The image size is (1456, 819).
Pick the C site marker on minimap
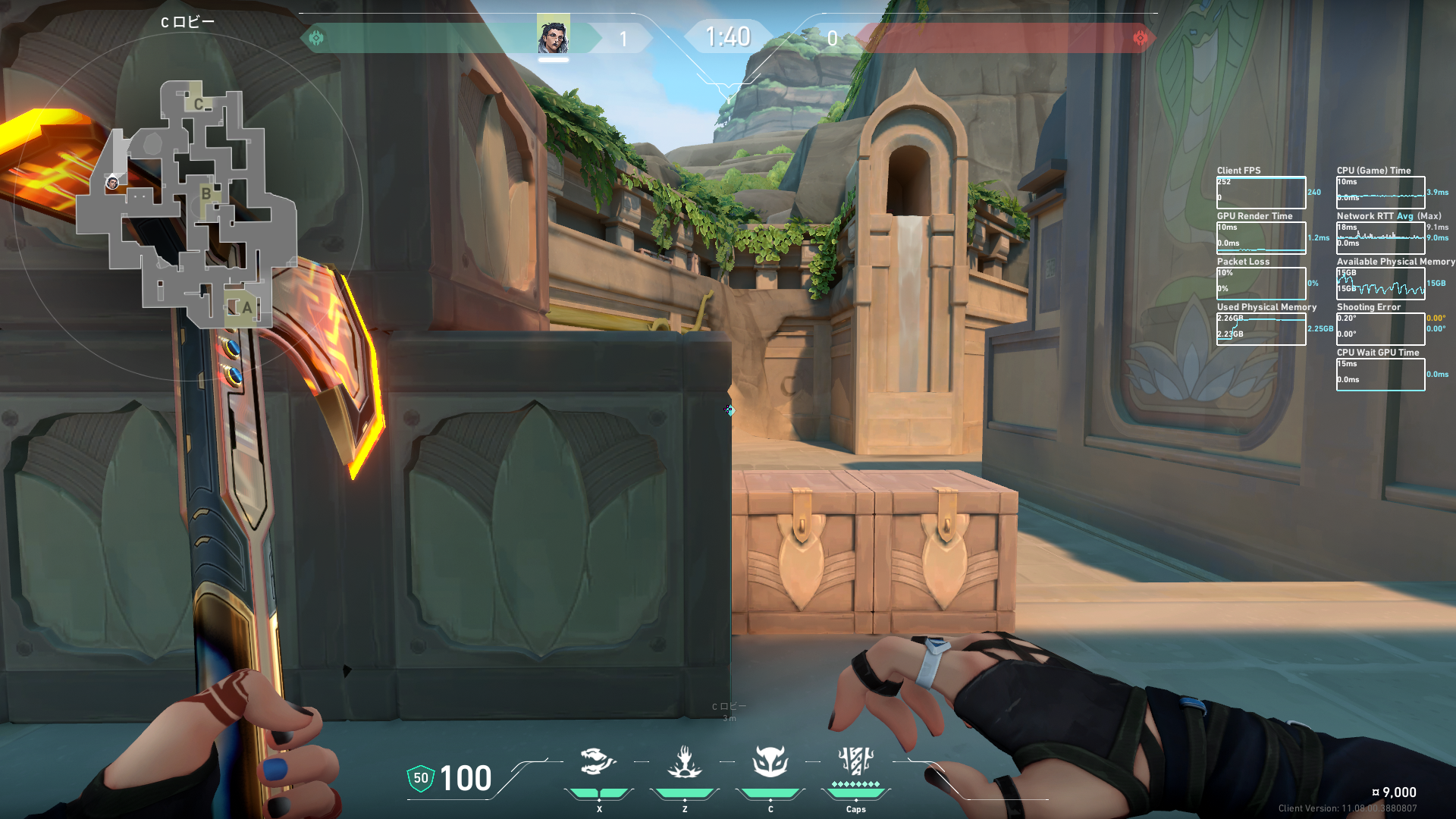(x=199, y=104)
